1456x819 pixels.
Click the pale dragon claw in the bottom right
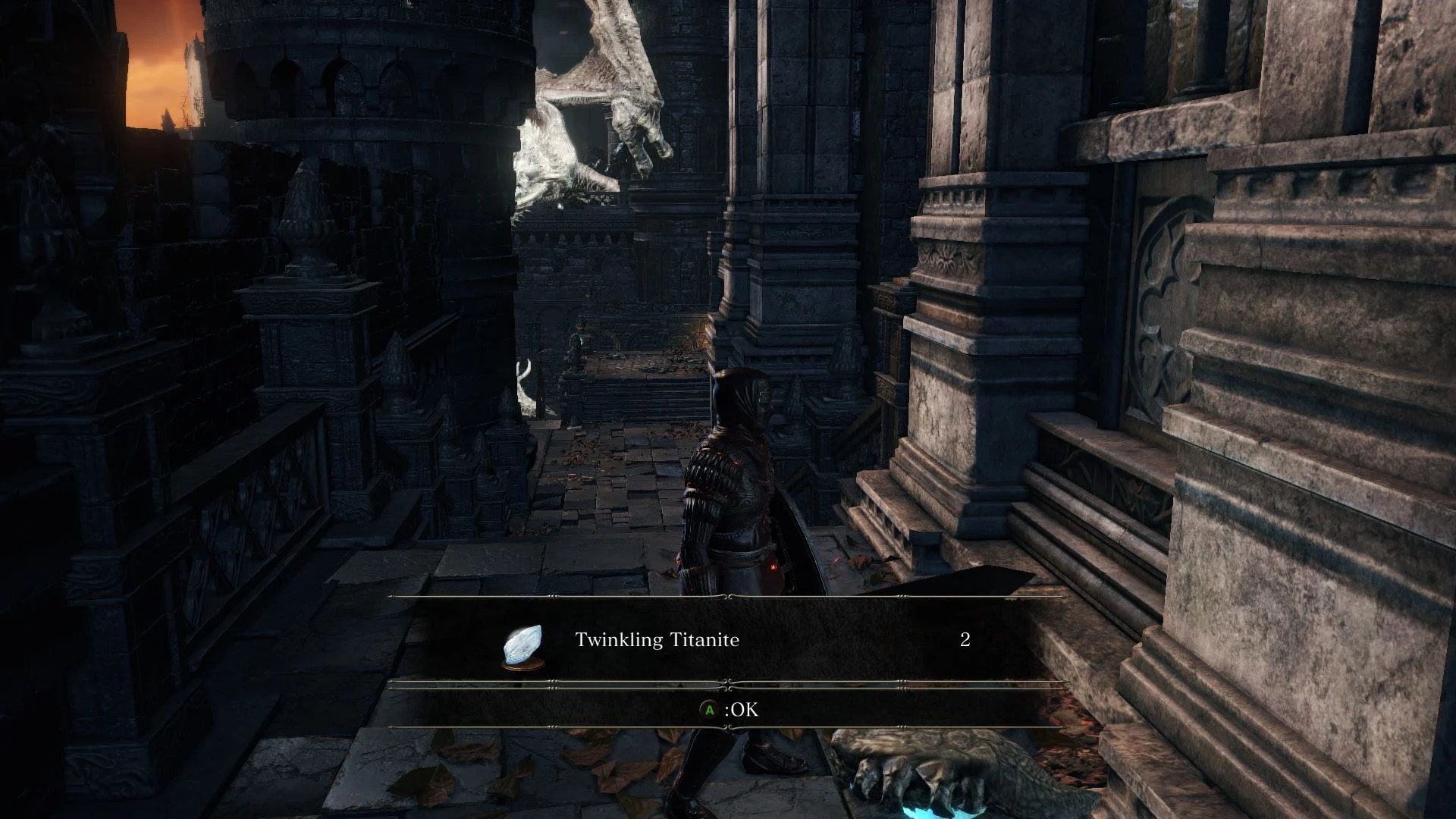pyautogui.click(x=933, y=773)
